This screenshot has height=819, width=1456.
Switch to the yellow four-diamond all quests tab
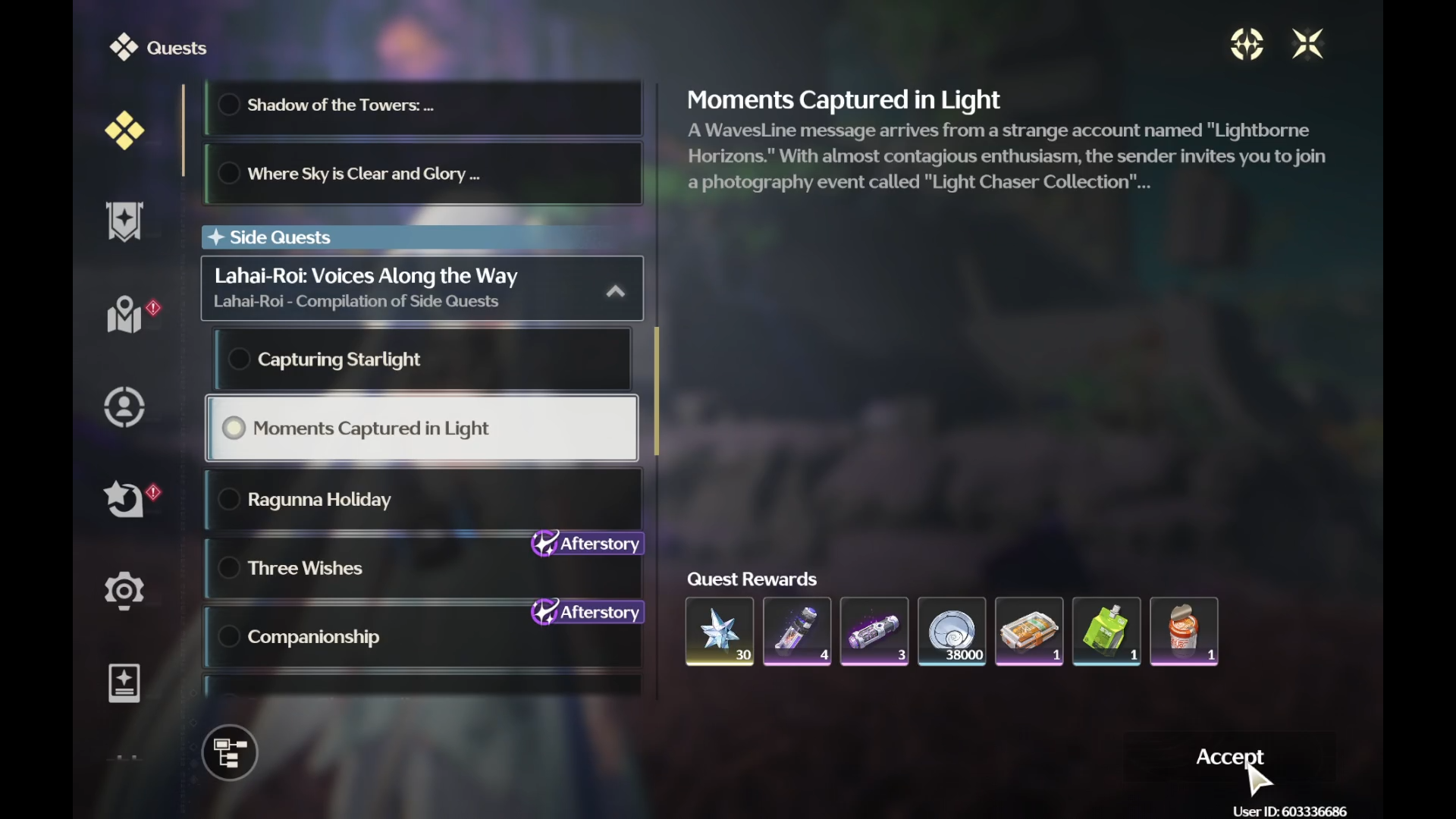click(x=124, y=130)
